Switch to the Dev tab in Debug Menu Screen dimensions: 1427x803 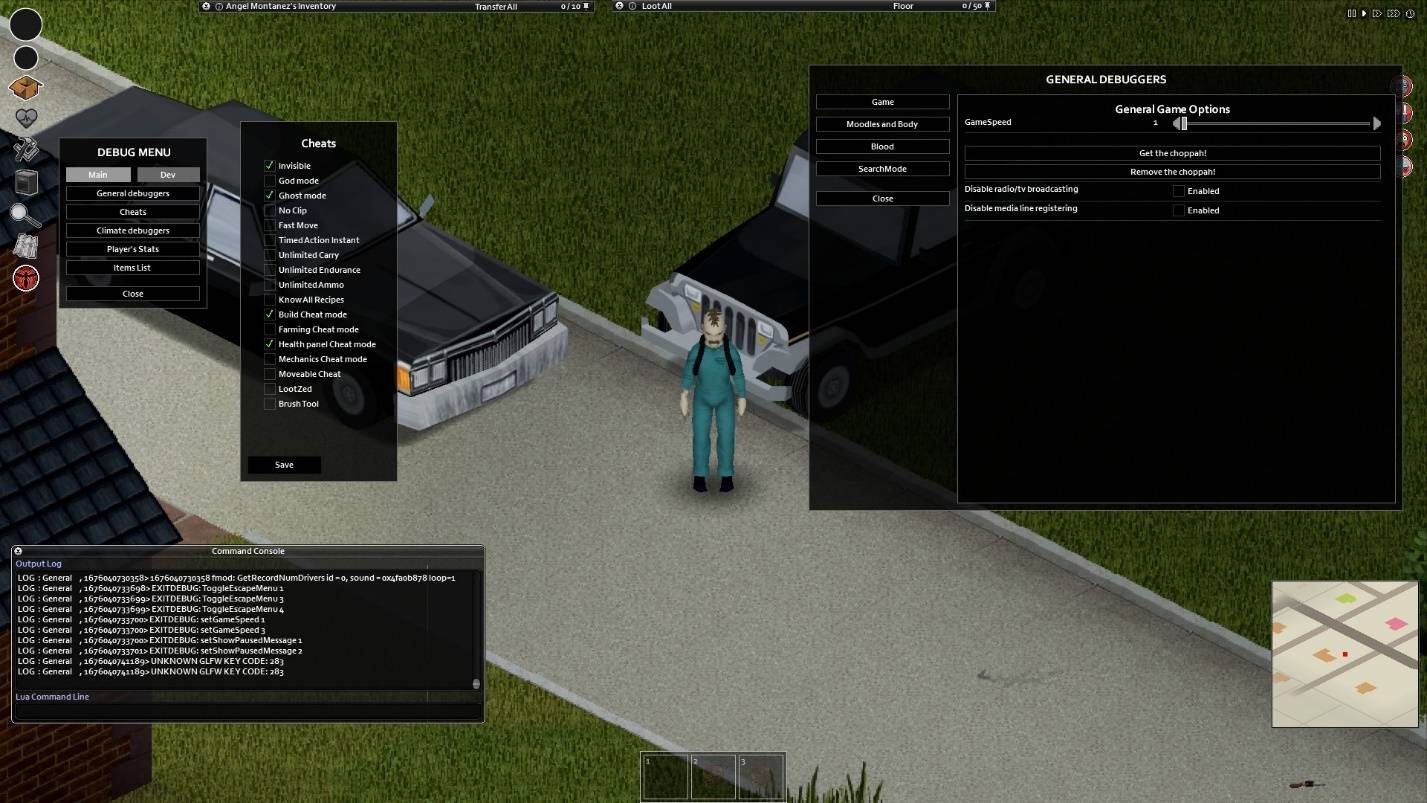168,174
